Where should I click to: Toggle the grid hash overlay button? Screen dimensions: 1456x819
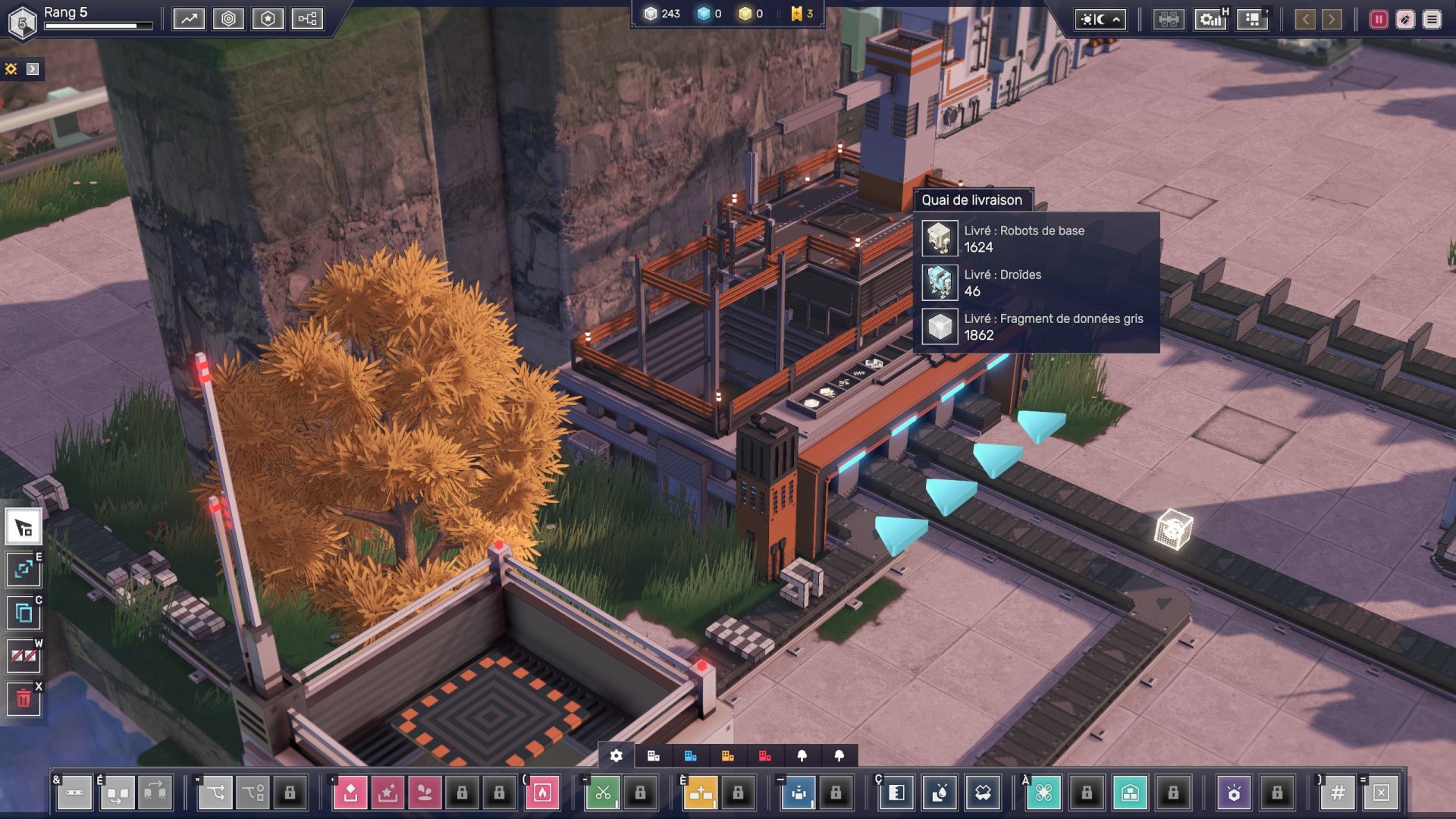point(1338,793)
